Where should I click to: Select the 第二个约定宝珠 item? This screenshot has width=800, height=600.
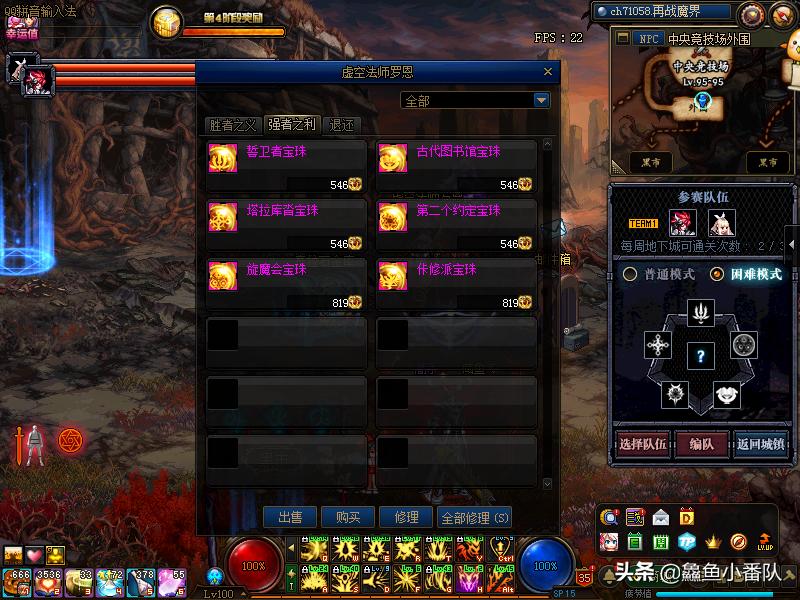pyautogui.click(x=456, y=219)
